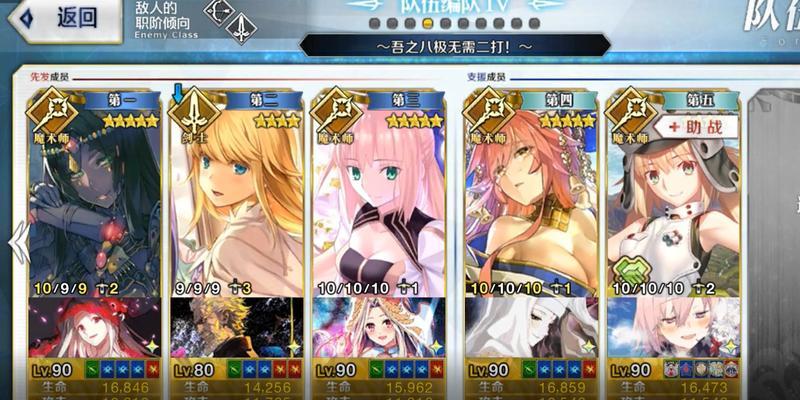Viewport: 800px width, 400px height.
Task: Select the fifth slot support Caster servant
Action: tap(673, 200)
